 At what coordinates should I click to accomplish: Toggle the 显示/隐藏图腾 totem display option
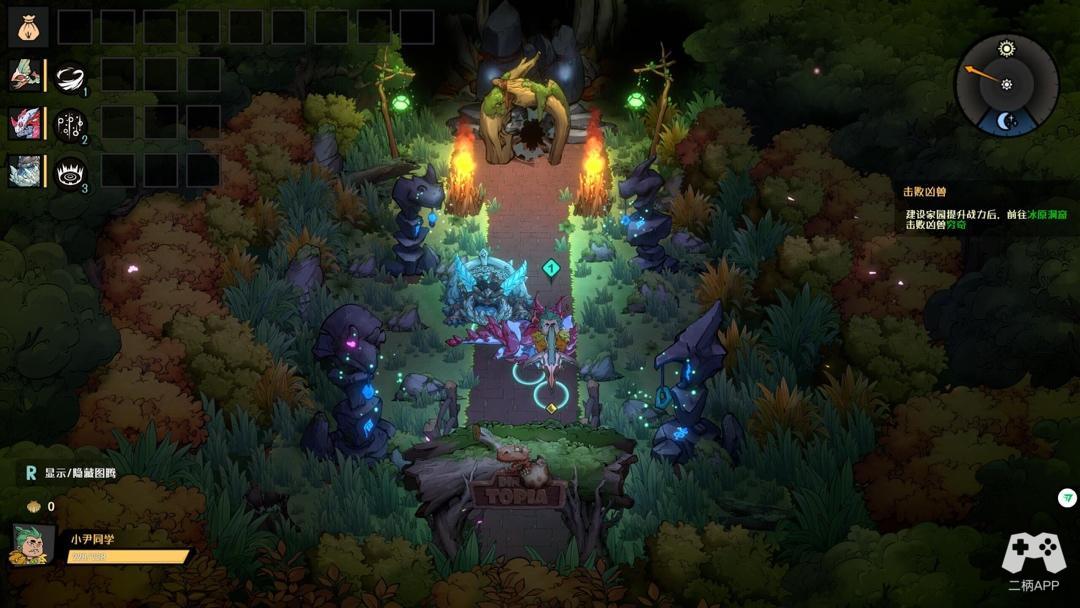coord(70,474)
